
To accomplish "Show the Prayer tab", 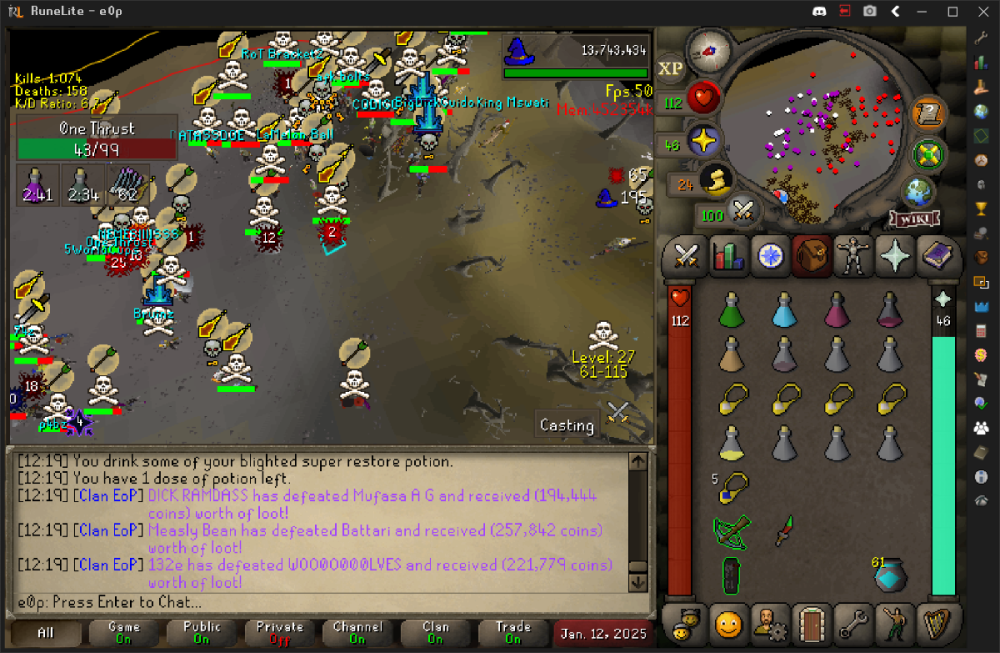I will pos(895,256).
